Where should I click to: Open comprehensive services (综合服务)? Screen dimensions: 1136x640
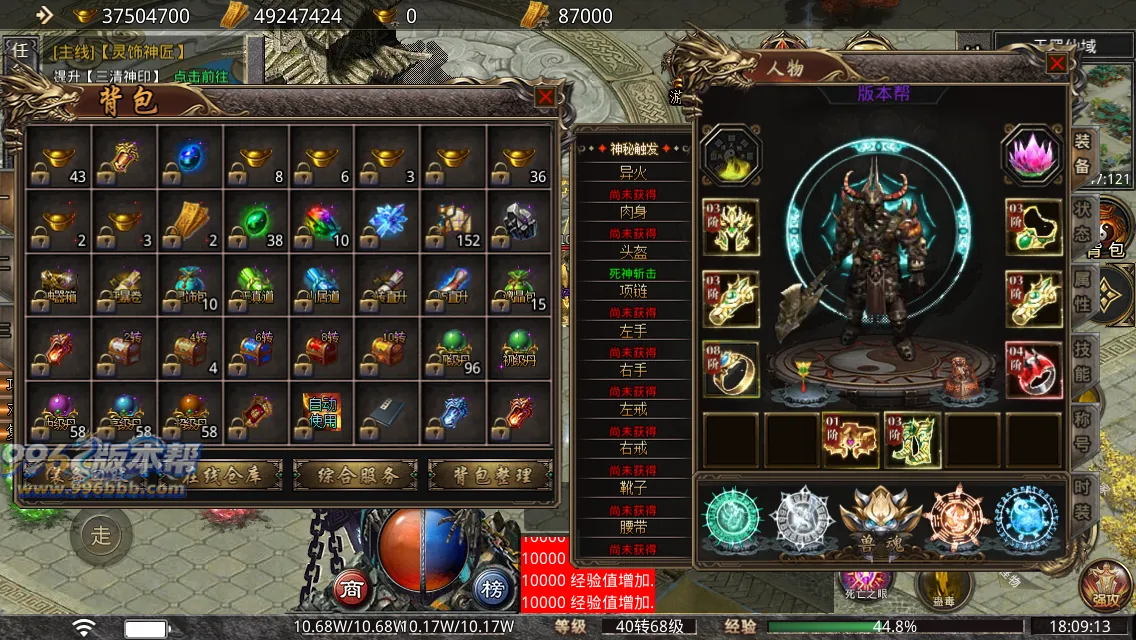352,475
